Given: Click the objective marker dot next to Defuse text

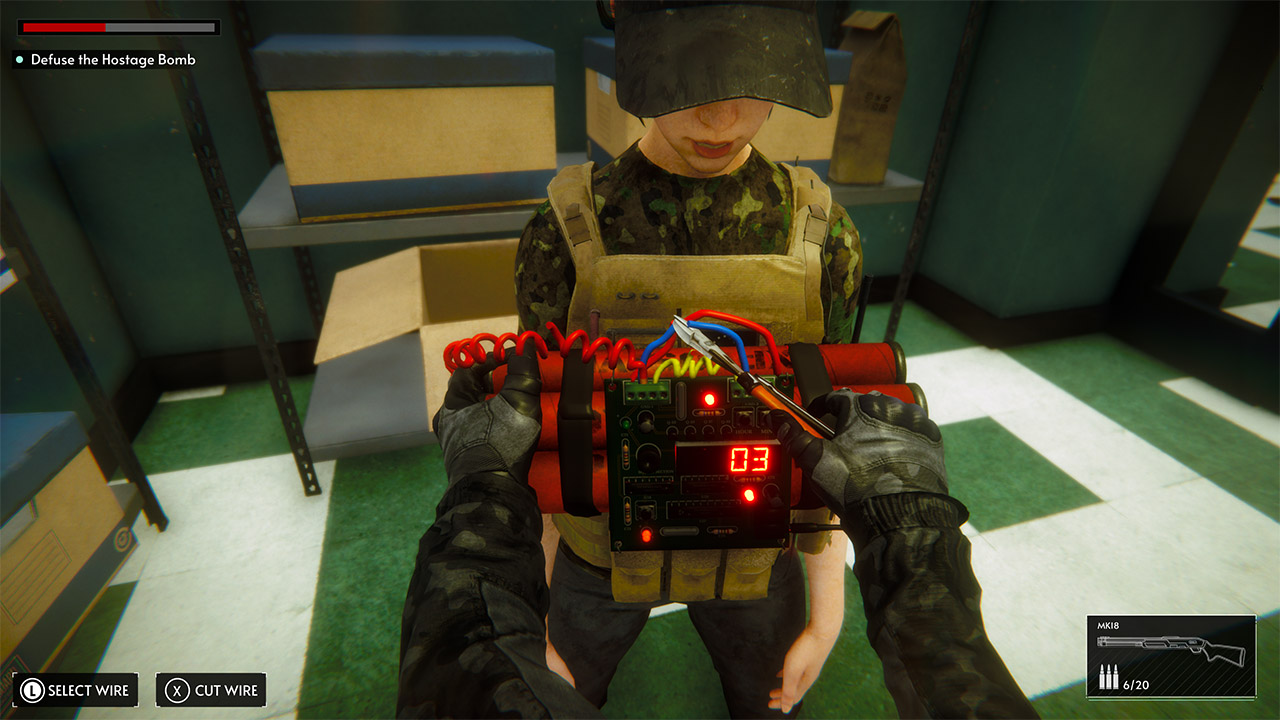Looking at the screenshot, I should 17,60.
